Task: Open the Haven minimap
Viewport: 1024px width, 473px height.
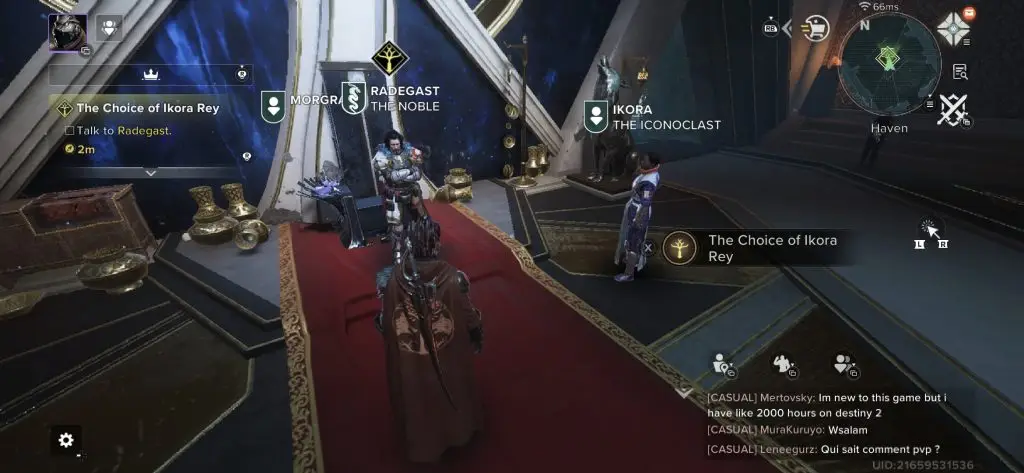Action: pyautogui.click(x=888, y=62)
